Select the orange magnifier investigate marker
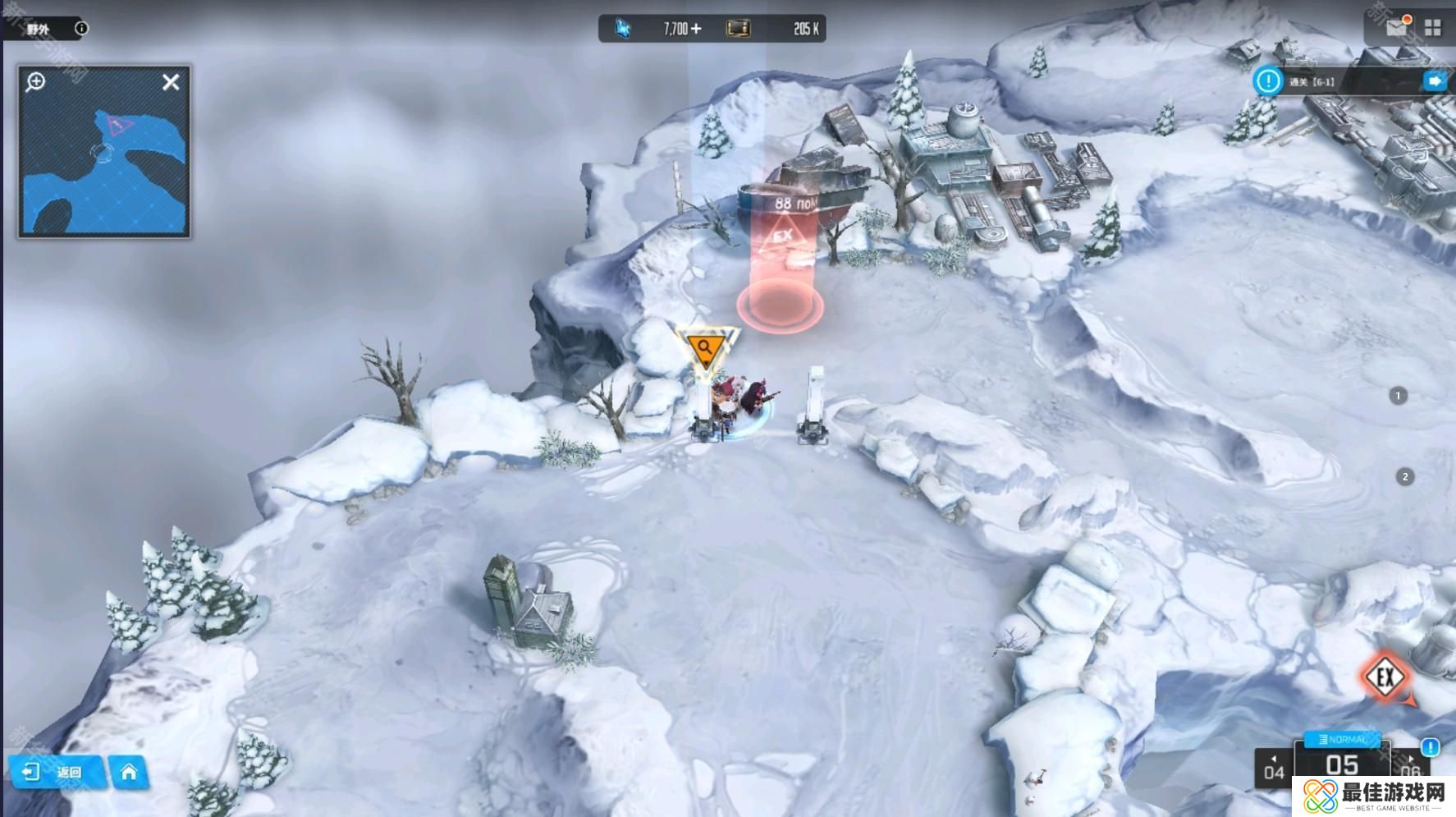The height and width of the screenshot is (817, 1456). click(705, 349)
